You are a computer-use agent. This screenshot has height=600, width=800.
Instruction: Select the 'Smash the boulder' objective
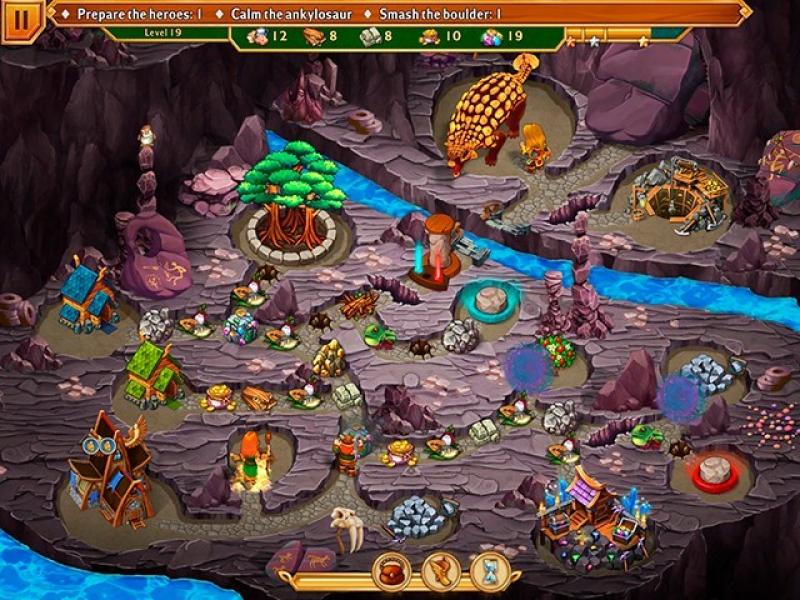click(440, 15)
